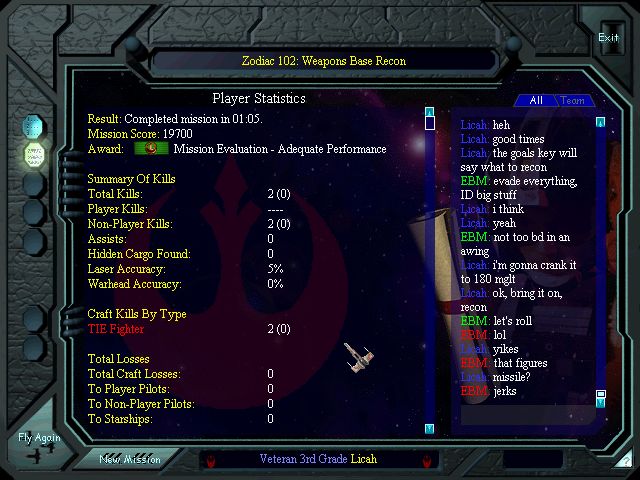Click the statistics panel scroll-up arrow

pos(429,112)
